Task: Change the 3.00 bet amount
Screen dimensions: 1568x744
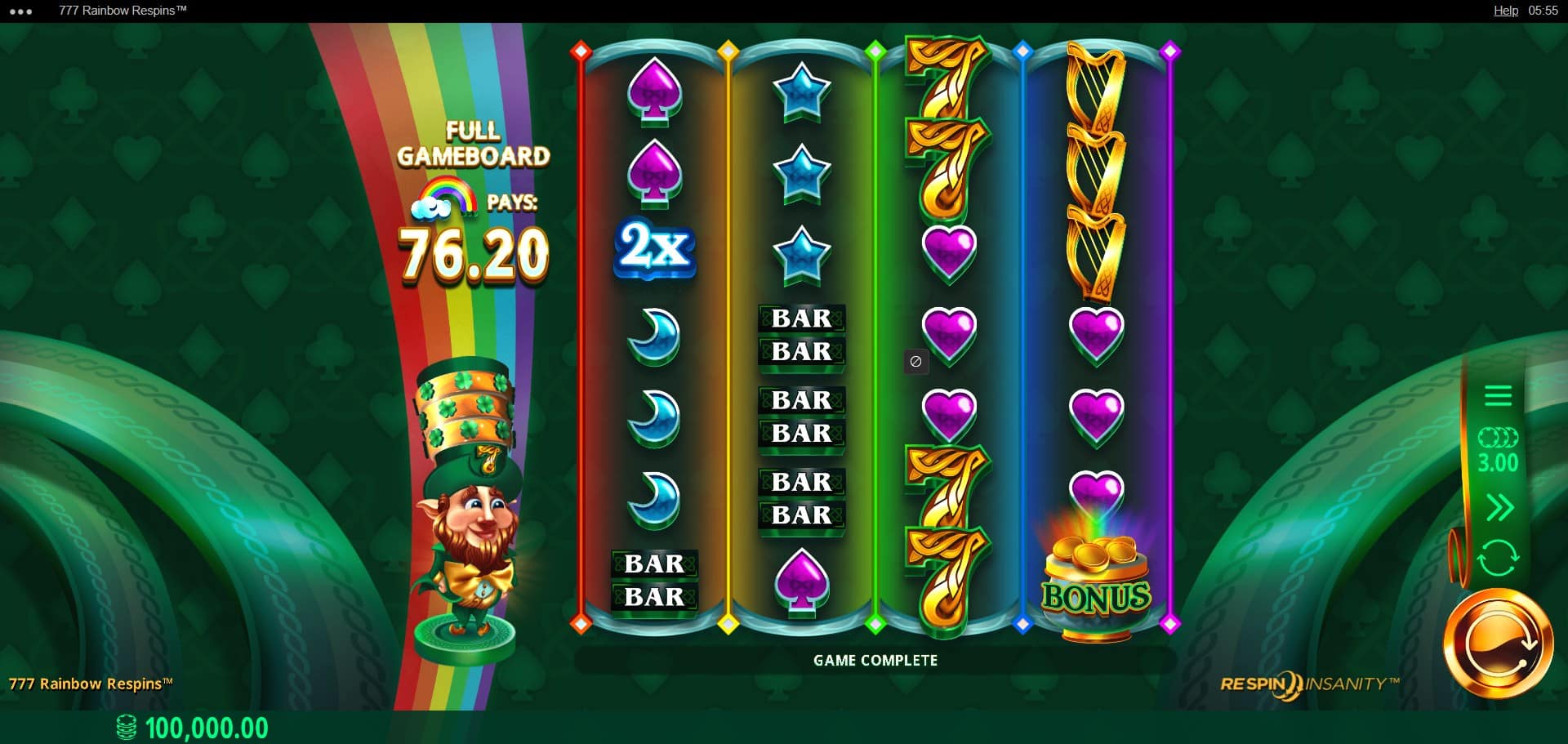Action: coord(1498,452)
